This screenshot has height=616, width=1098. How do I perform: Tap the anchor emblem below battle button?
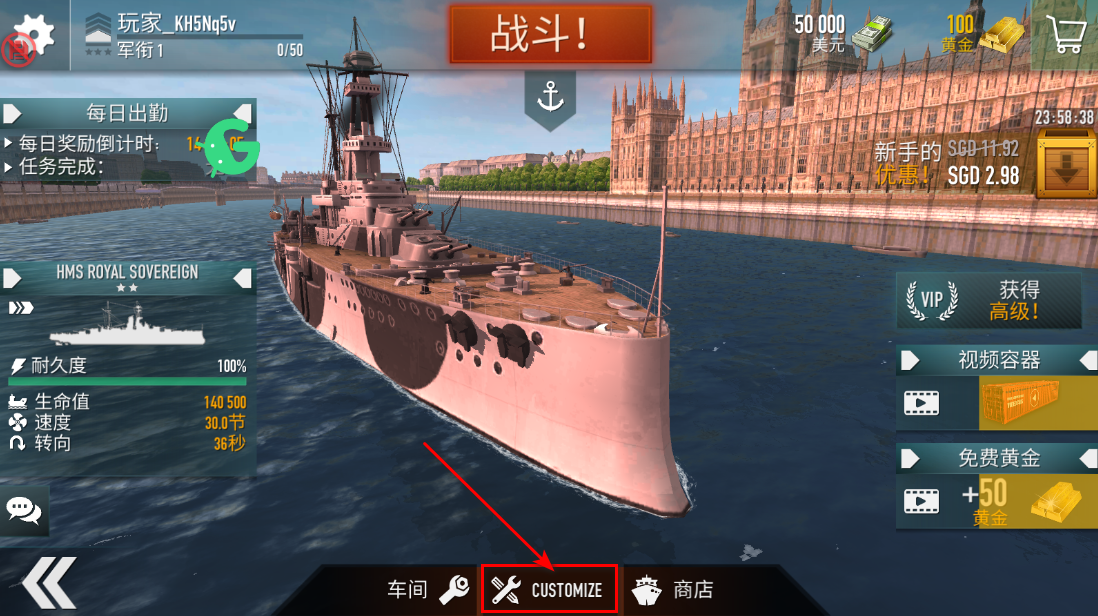(550, 98)
